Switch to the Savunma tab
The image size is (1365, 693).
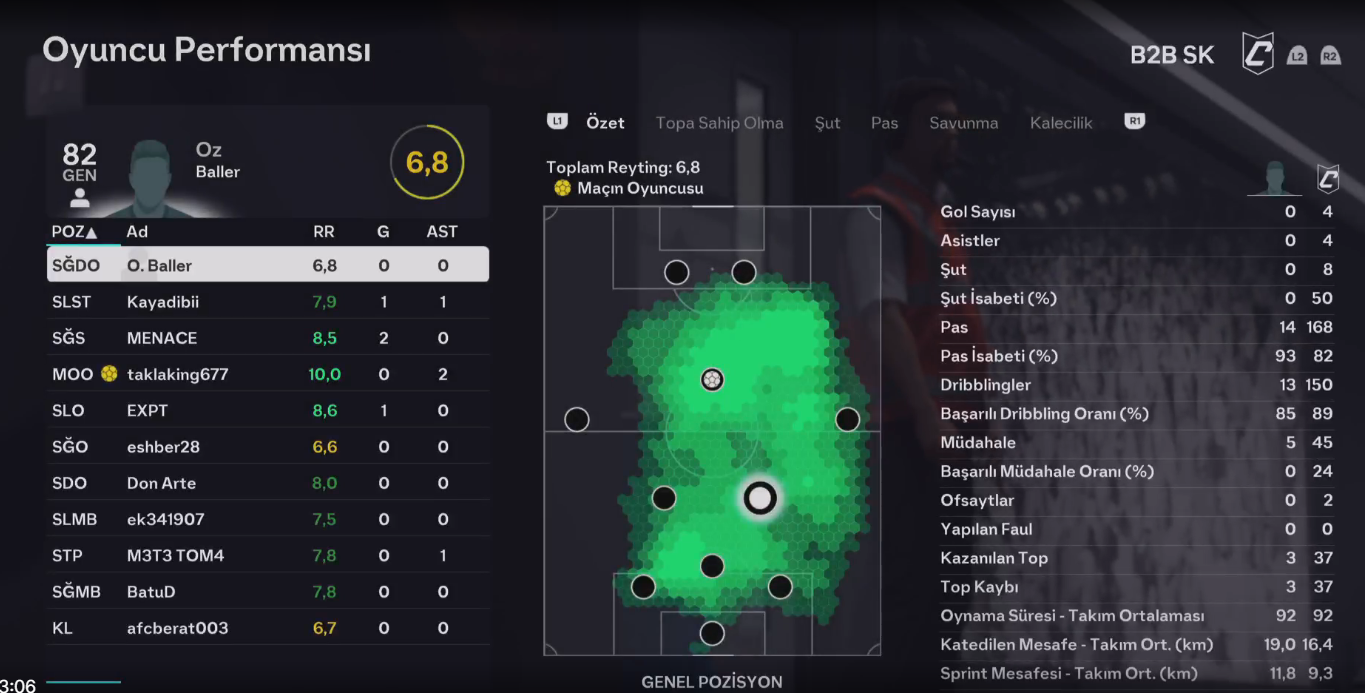click(x=963, y=123)
